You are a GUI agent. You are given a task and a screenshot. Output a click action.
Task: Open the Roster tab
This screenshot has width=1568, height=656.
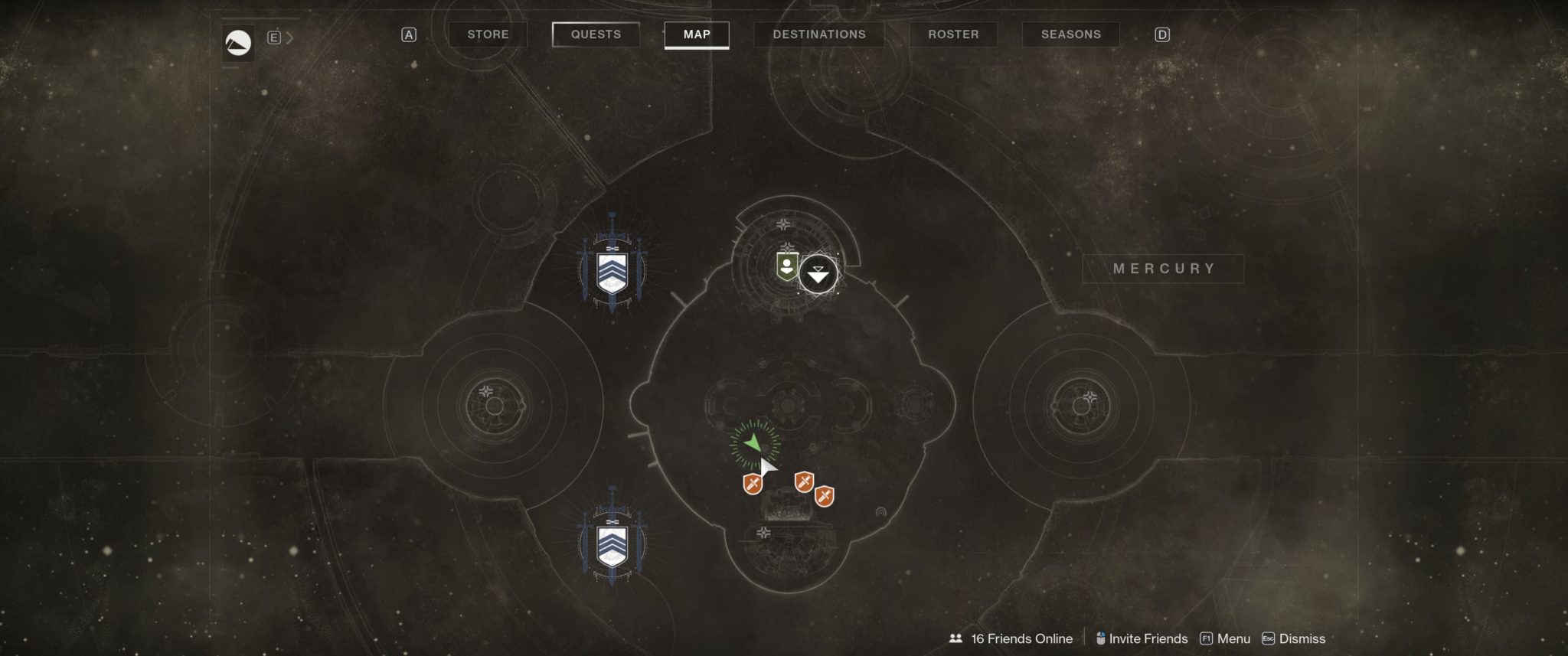click(x=952, y=34)
